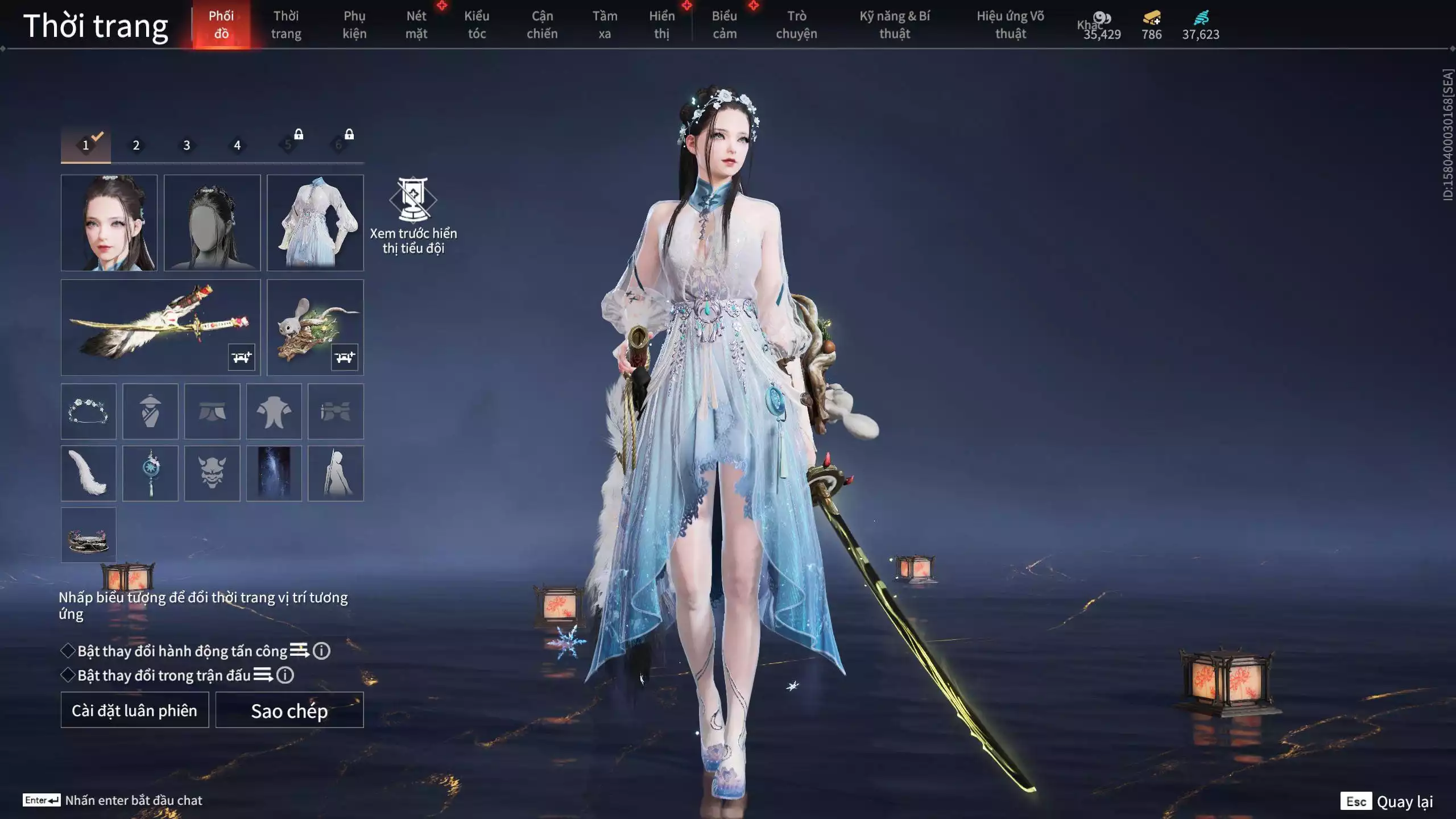Open the white tail accessory slot
1456x819 pixels.
(x=88, y=473)
